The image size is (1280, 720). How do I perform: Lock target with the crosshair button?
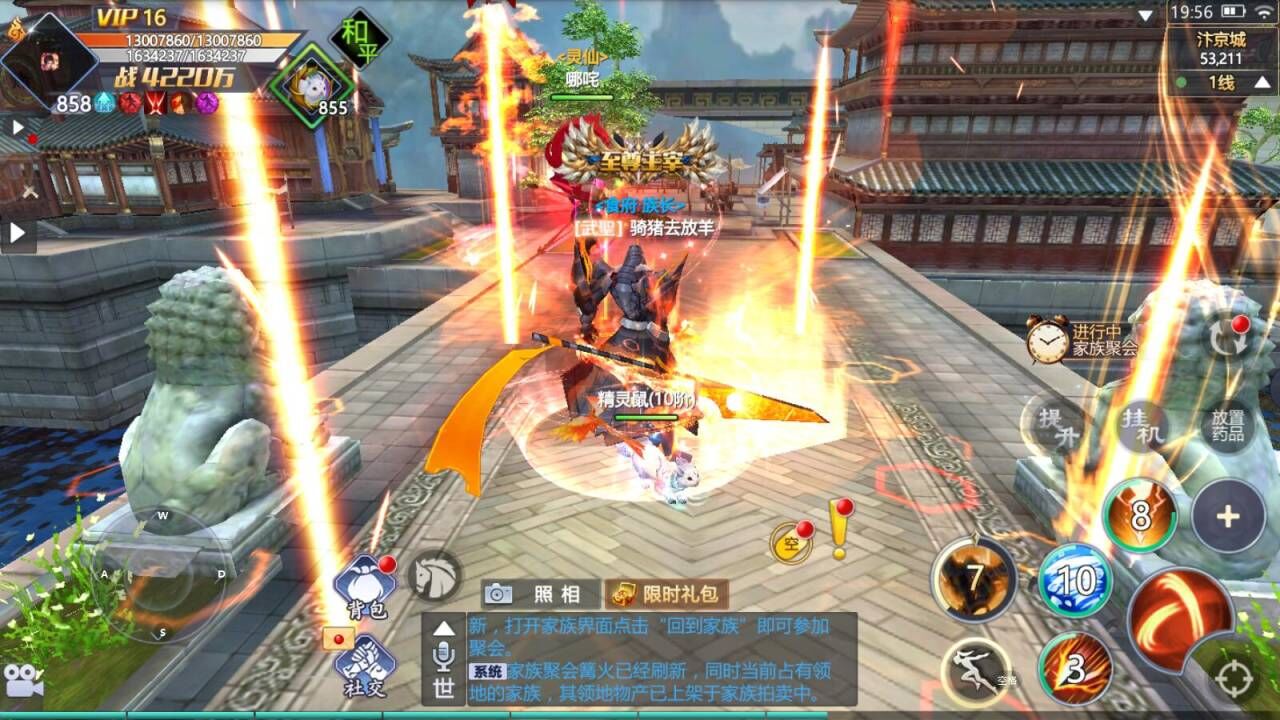pos(1235,679)
